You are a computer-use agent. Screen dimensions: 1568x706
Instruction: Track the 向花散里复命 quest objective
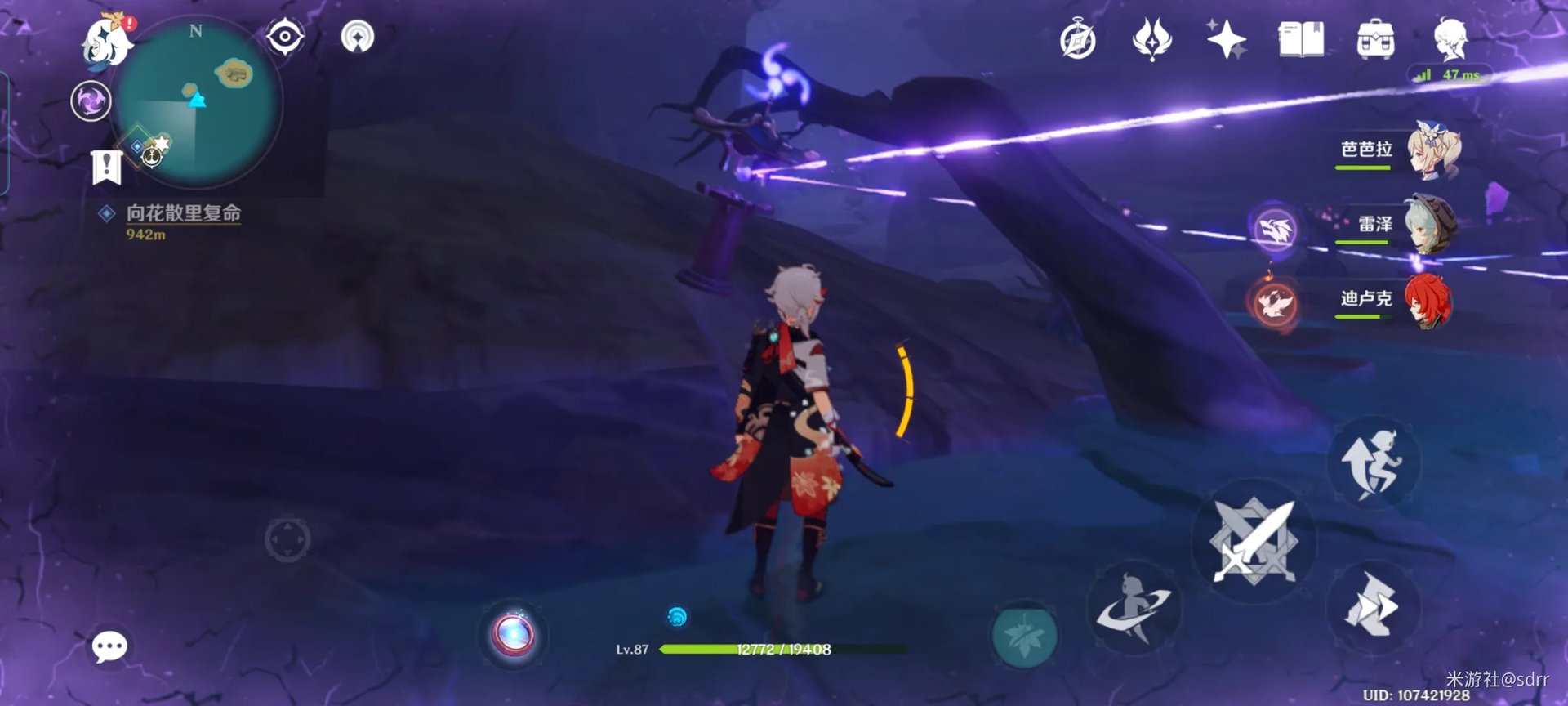click(x=183, y=214)
